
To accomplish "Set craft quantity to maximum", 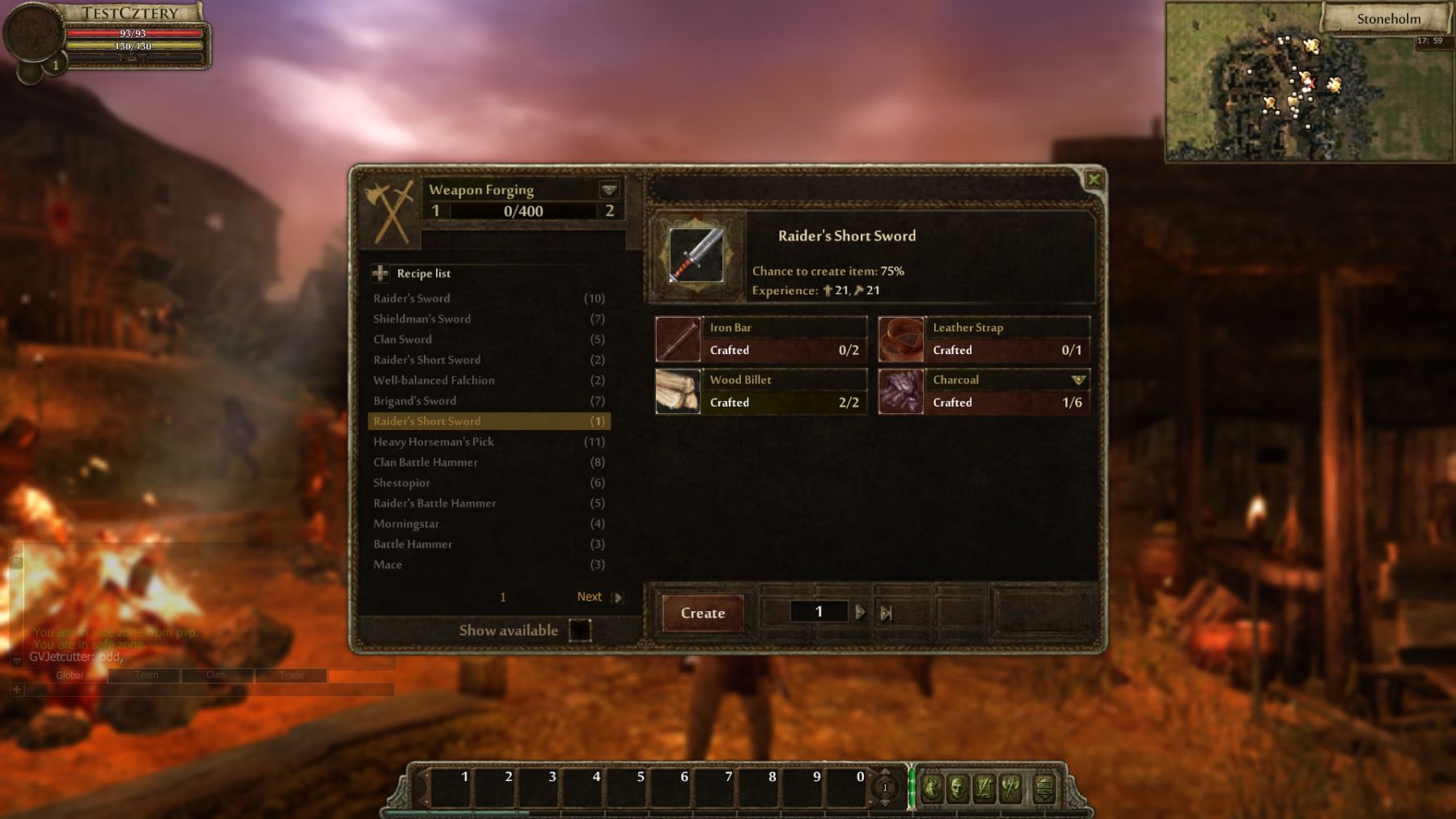I will click(x=887, y=613).
